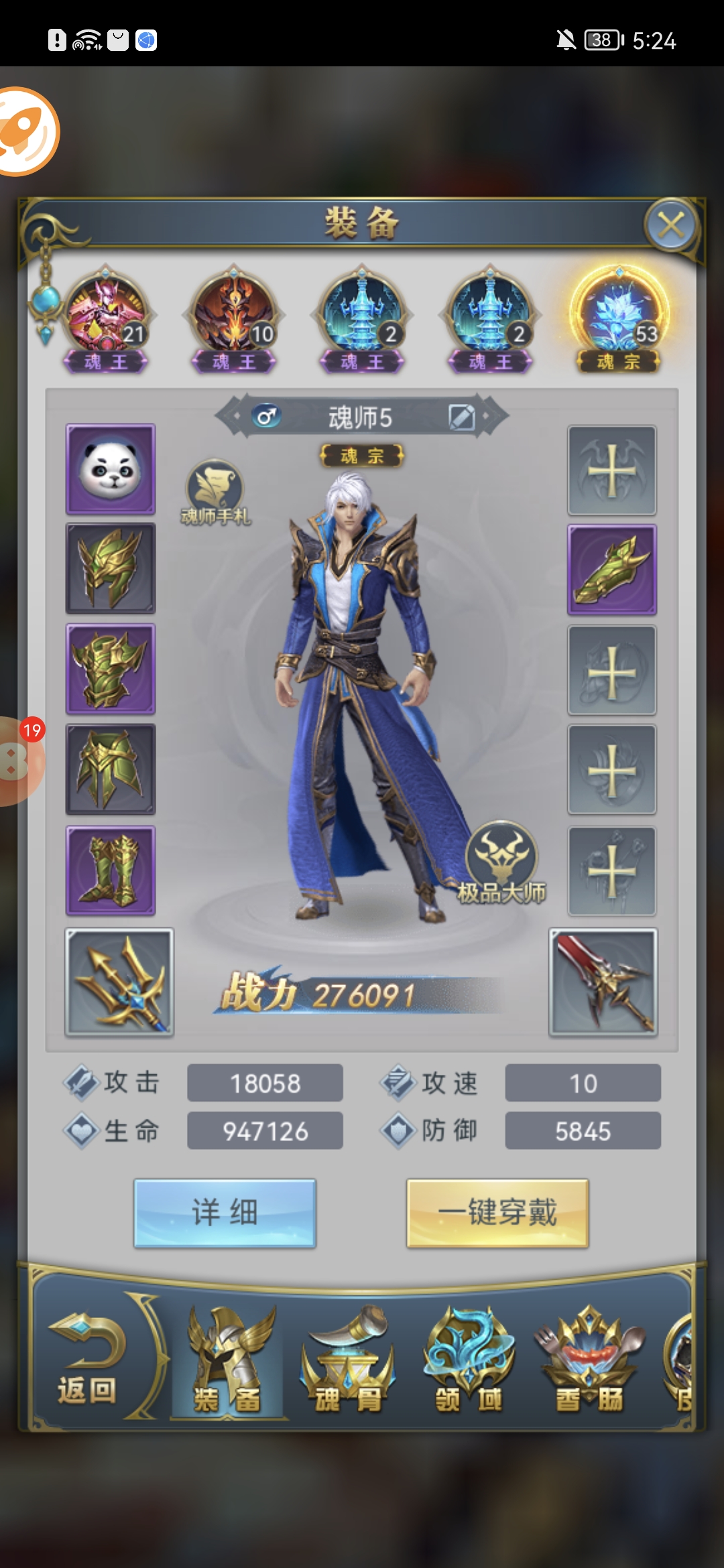Tap the 一键穿戴 one-click equip button

point(497,1213)
